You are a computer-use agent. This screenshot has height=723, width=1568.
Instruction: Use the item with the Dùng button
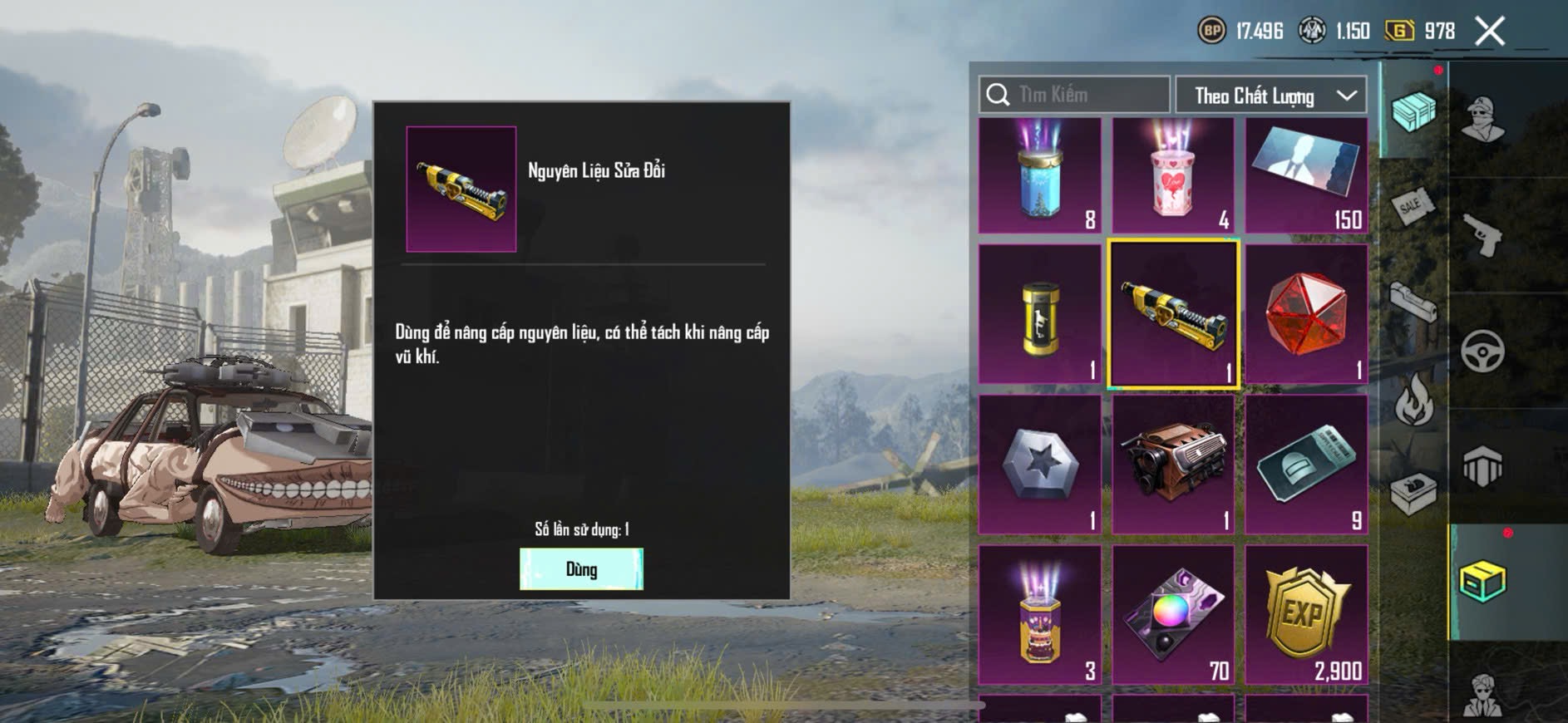pyautogui.click(x=581, y=569)
